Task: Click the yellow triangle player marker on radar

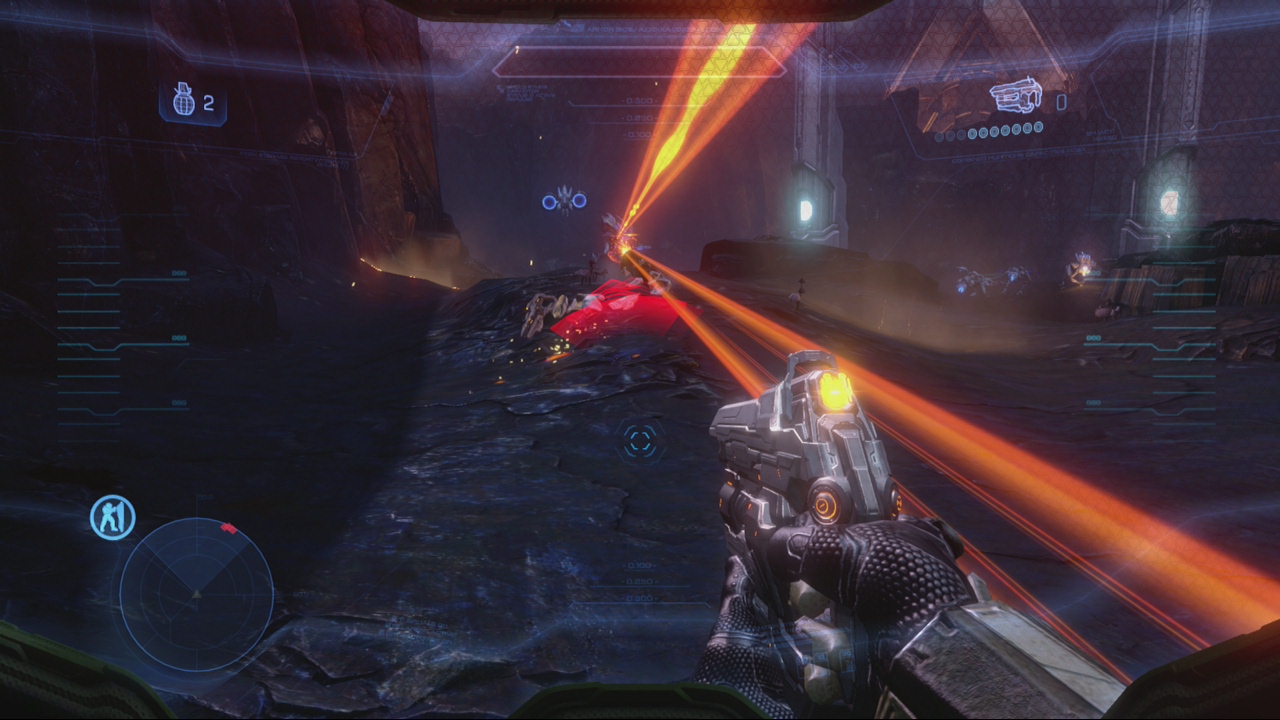Action: tap(197, 595)
